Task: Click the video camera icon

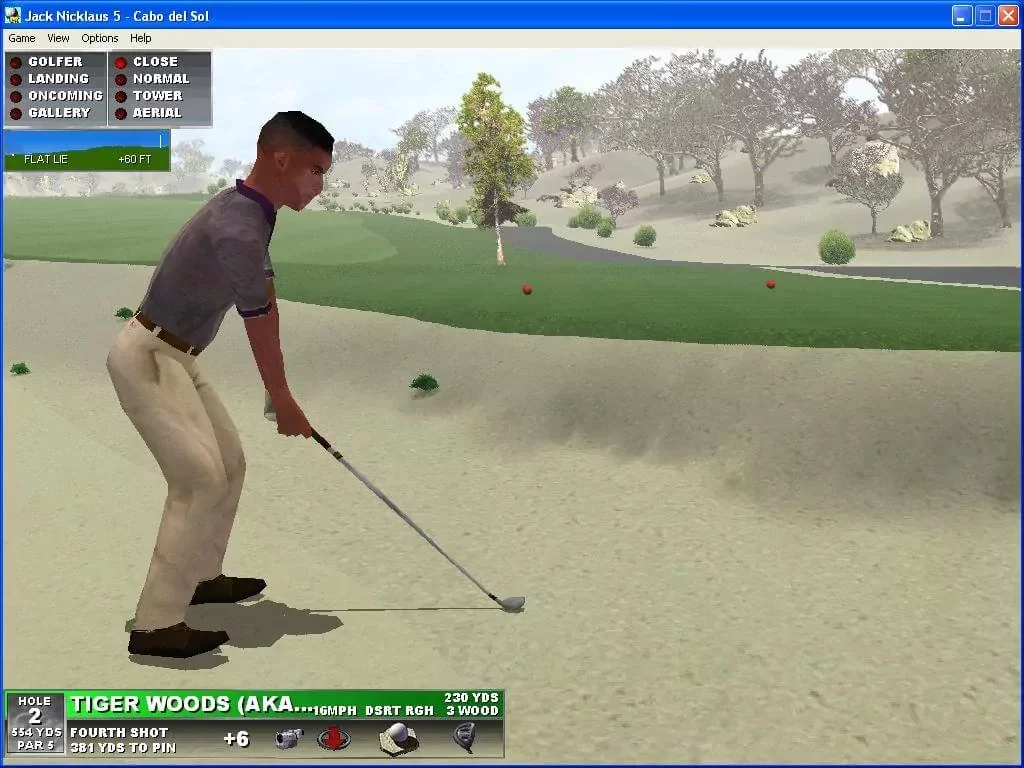Action: 290,739
